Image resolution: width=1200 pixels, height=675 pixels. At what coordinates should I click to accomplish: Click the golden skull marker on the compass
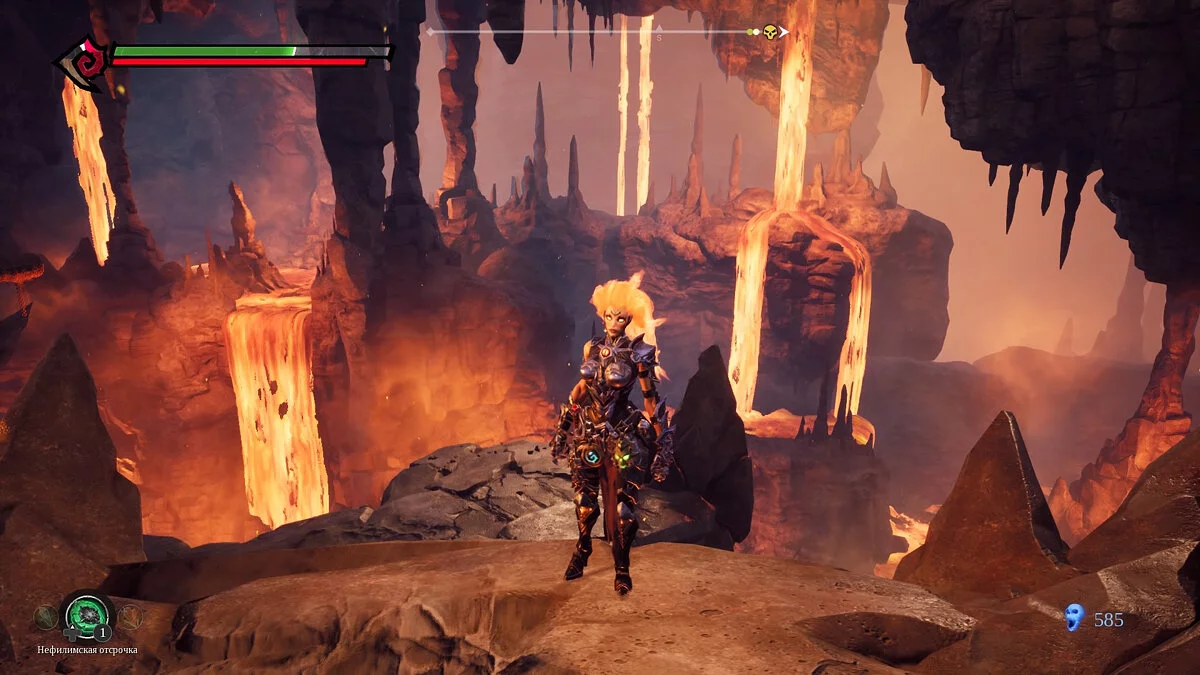click(770, 32)
